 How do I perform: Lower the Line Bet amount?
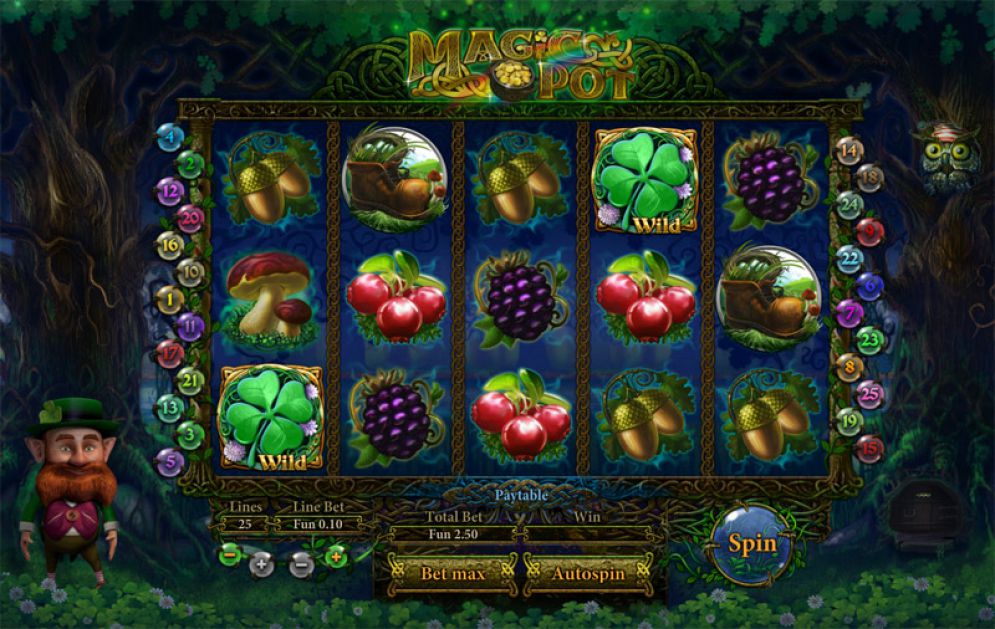pos(302,564)
